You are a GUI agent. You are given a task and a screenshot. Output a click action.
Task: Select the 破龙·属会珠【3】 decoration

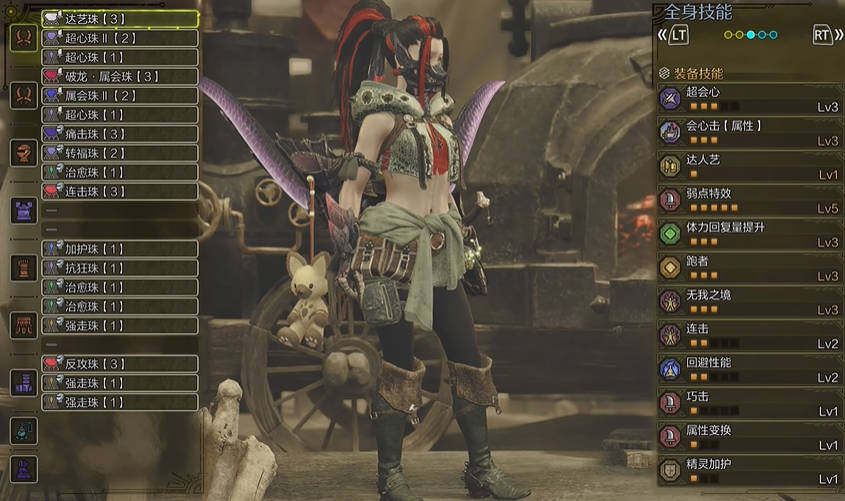[119, 76]
